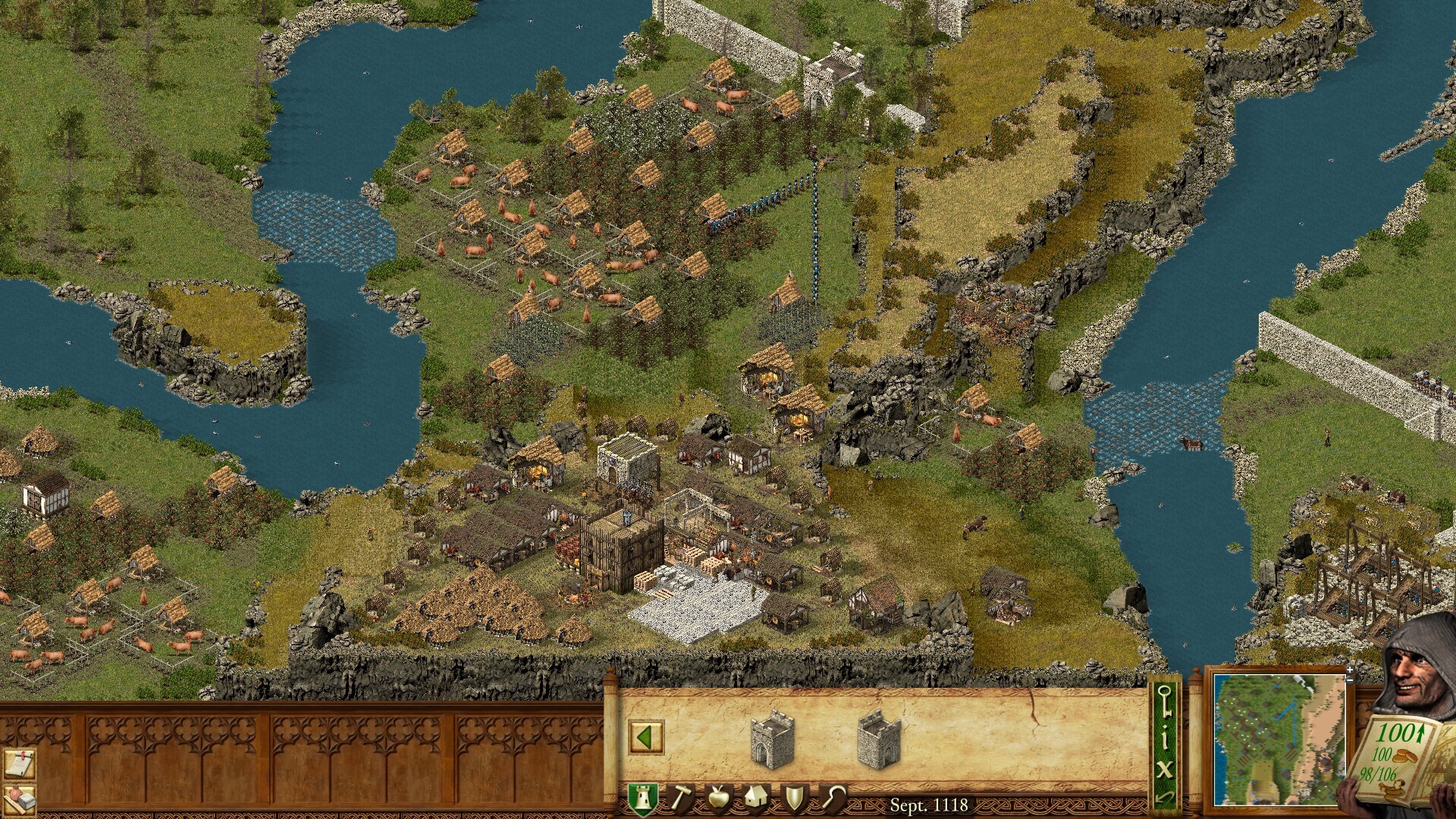The width and height of the screenshot is (1456, 819).
Task: Switch to the hammer industry tab
Action: (680, 799)
